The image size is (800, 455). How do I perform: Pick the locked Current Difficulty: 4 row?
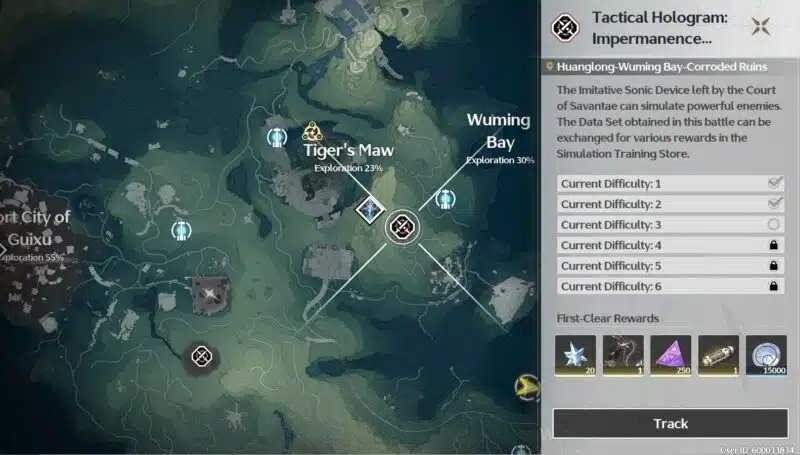[669, 245]
